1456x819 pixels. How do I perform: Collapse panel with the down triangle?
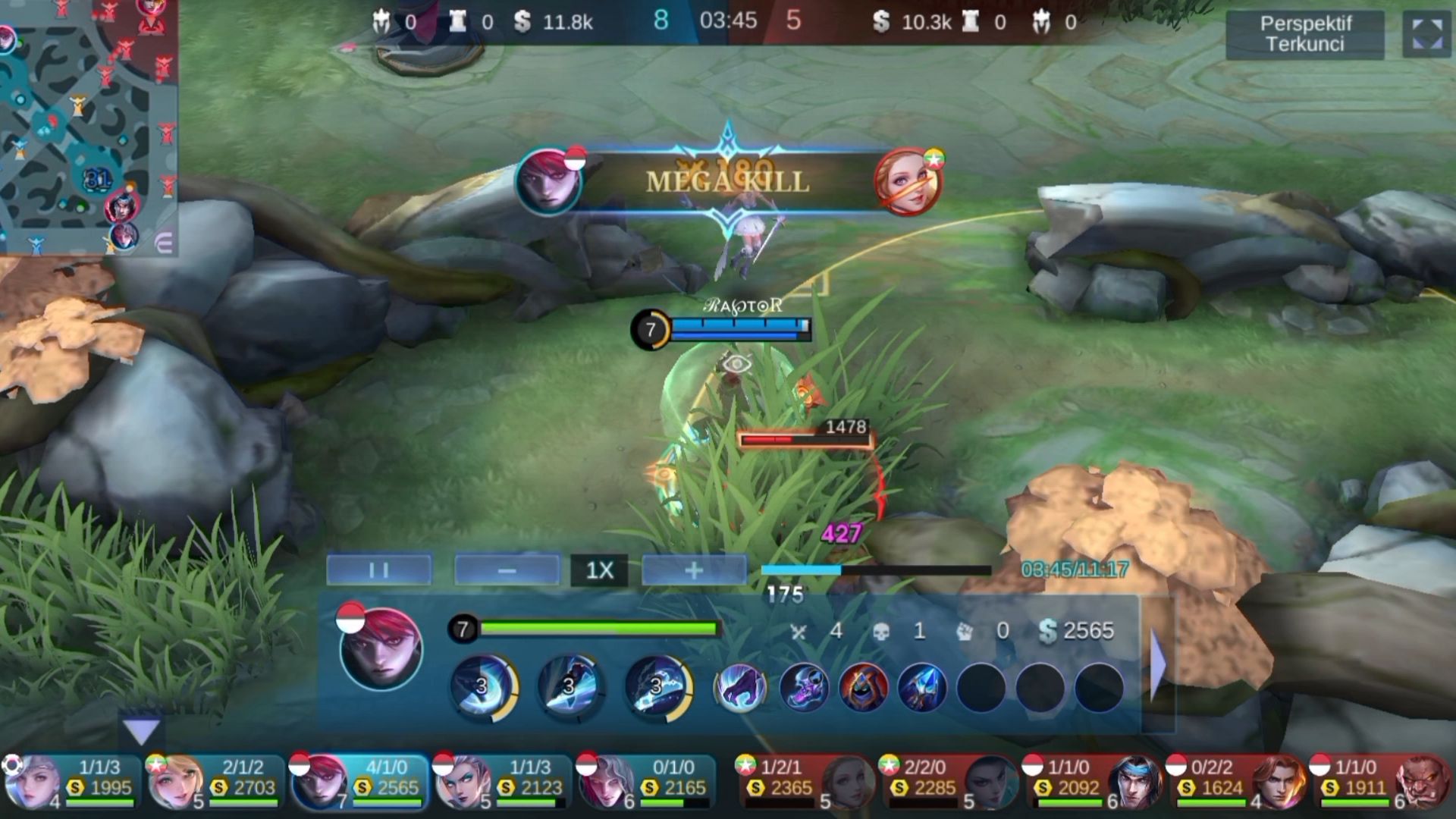[x=141, y=731]
